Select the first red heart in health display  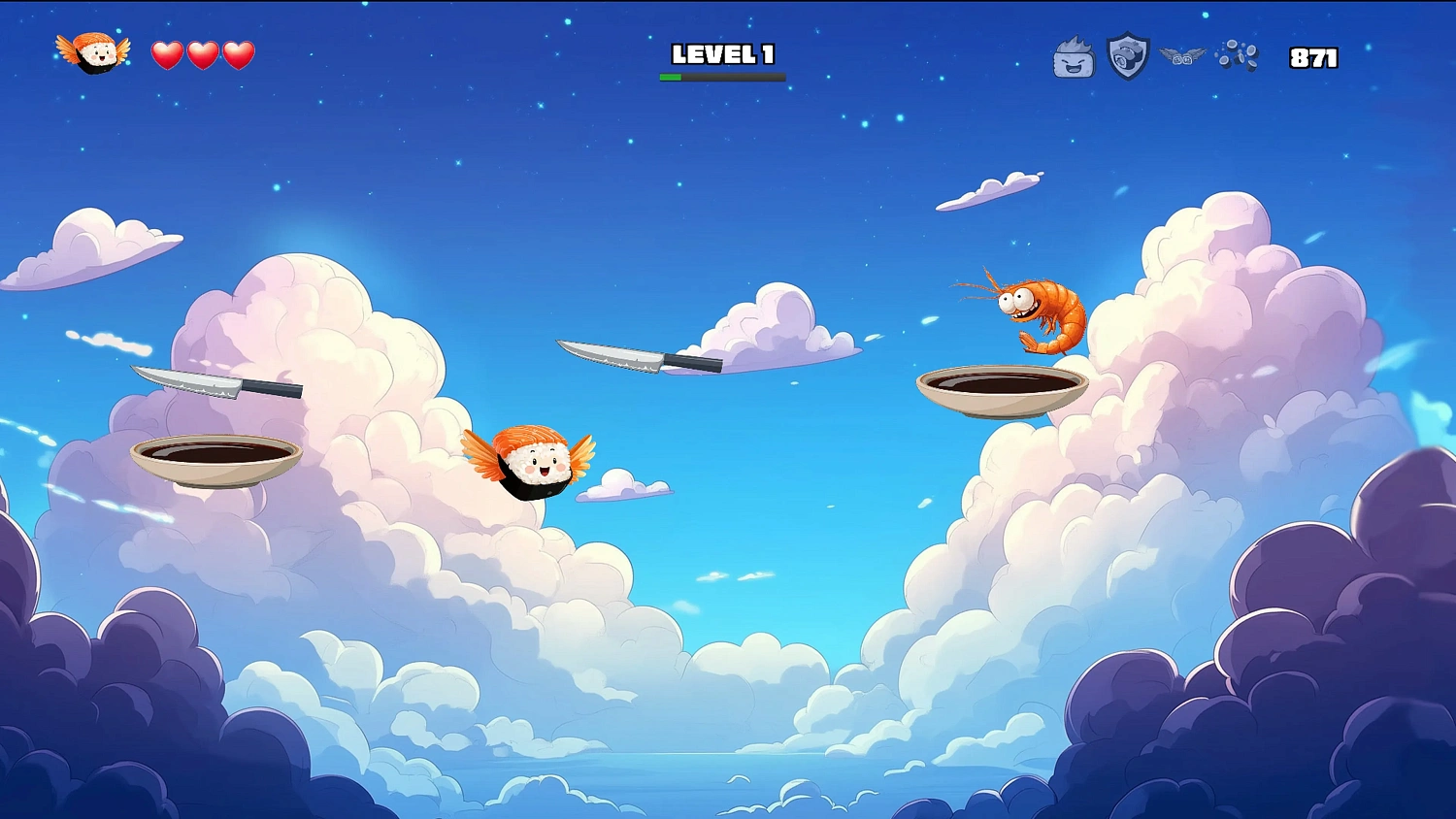click(x=167, y=53)
